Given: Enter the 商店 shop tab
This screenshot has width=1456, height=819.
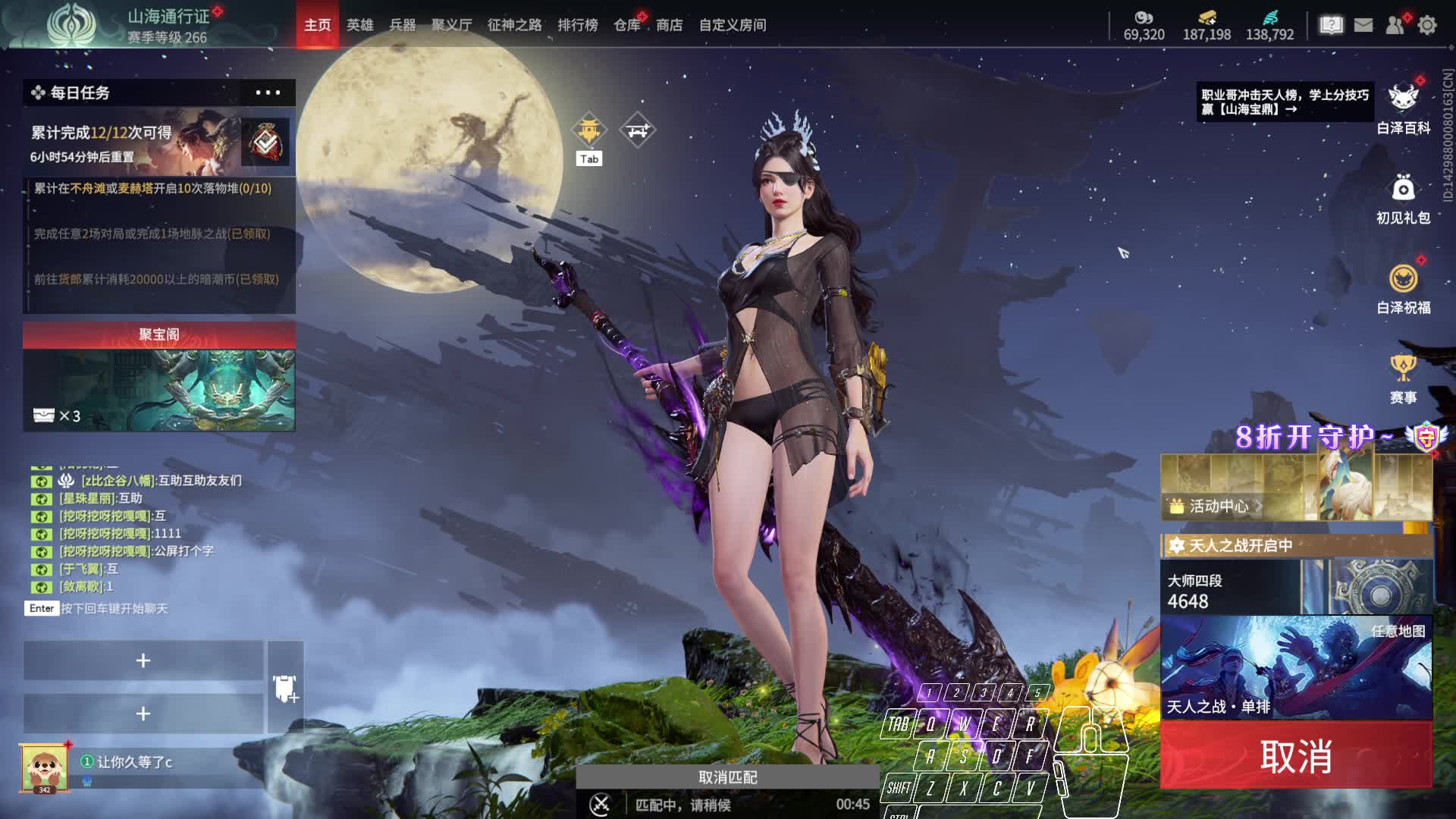Looking at the screenshot, I should (x=669, y=25).
